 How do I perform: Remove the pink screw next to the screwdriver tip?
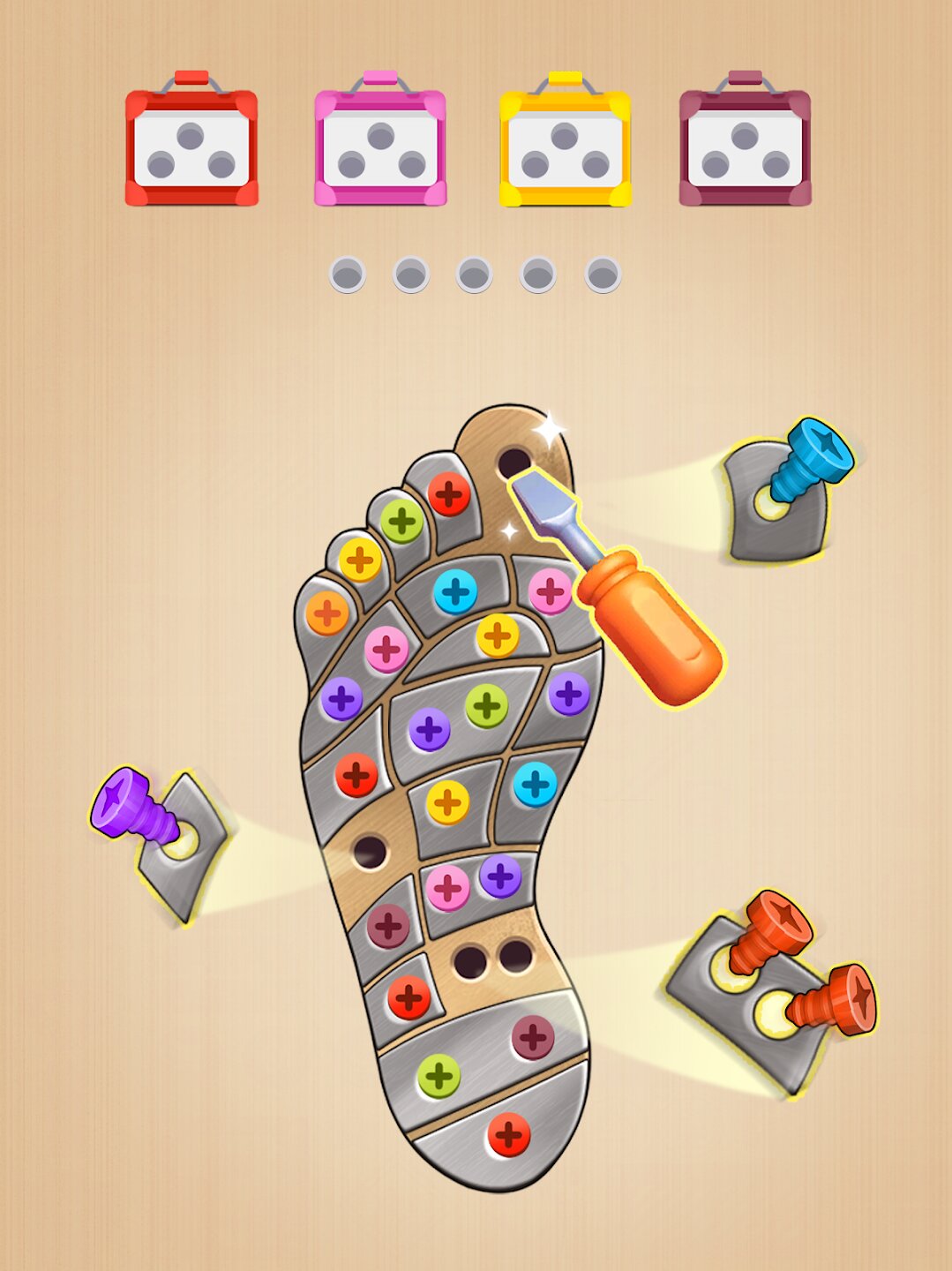tap(550, 591)
